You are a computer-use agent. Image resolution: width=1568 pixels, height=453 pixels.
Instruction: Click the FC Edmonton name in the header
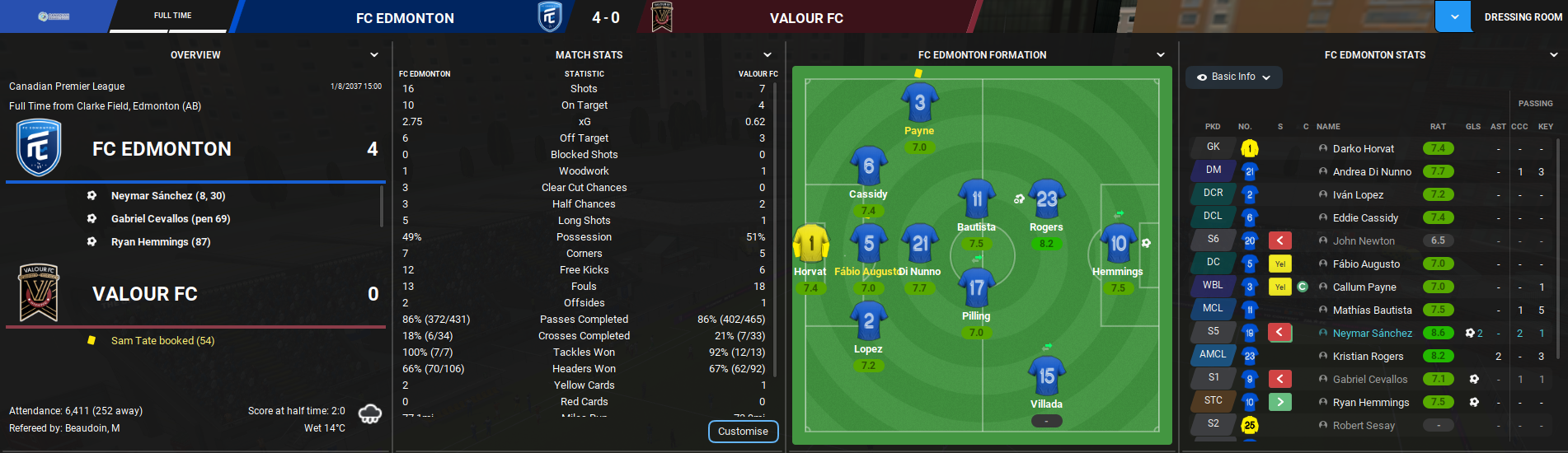coord(405,18)
